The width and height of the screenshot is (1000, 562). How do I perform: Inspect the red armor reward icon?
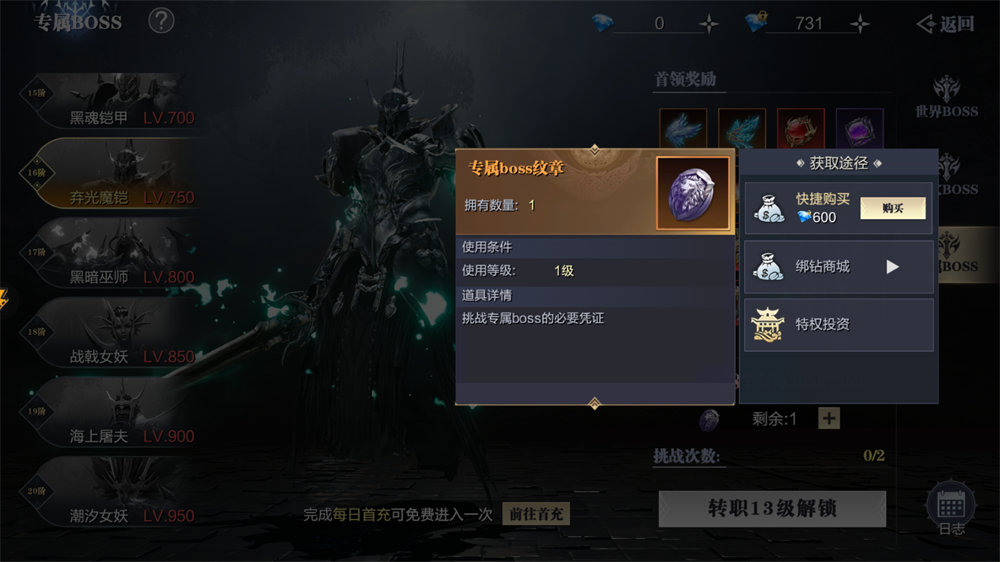coord(801,130)
